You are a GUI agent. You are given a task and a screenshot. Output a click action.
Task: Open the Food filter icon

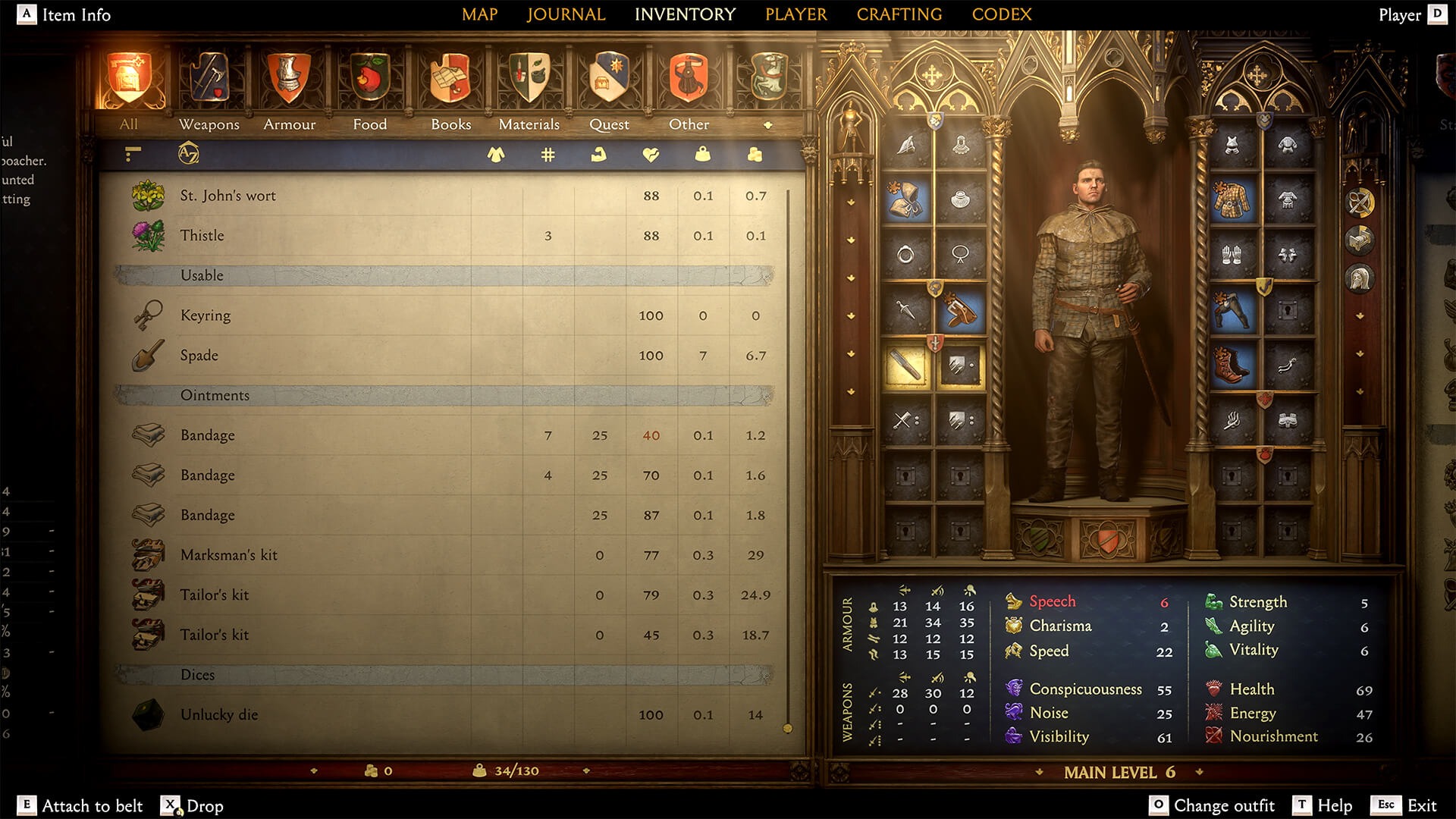[x=369, y=78]
